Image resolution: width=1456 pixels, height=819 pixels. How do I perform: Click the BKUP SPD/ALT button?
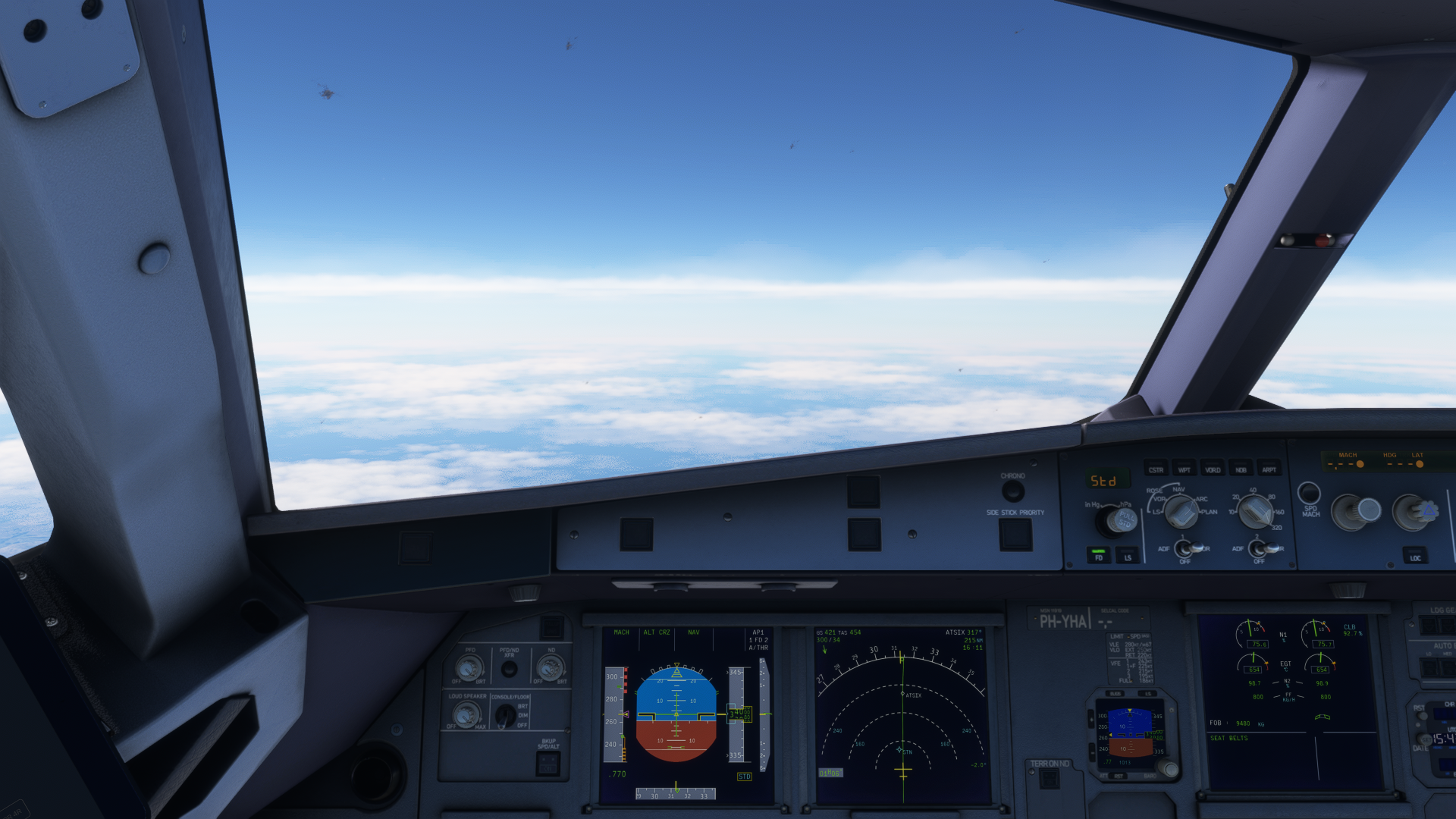tap(548, 764)
